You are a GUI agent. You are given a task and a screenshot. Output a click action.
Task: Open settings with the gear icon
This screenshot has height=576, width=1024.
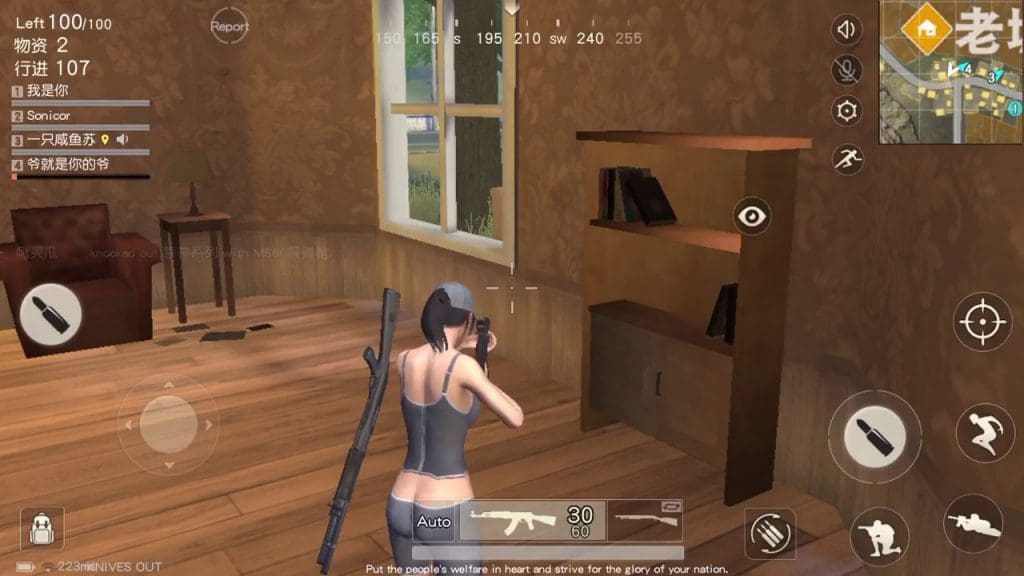pos(847,111)
